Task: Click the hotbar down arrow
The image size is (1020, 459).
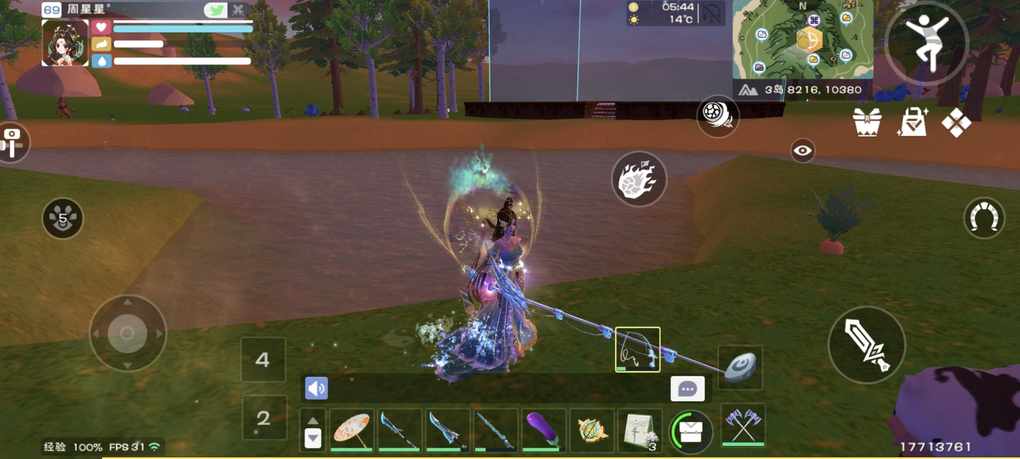Action: [313, 438]
